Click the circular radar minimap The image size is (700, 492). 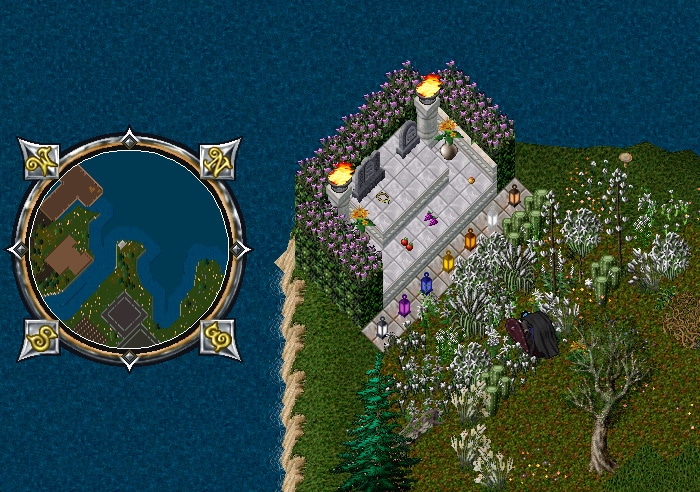(x=127, y=247)
